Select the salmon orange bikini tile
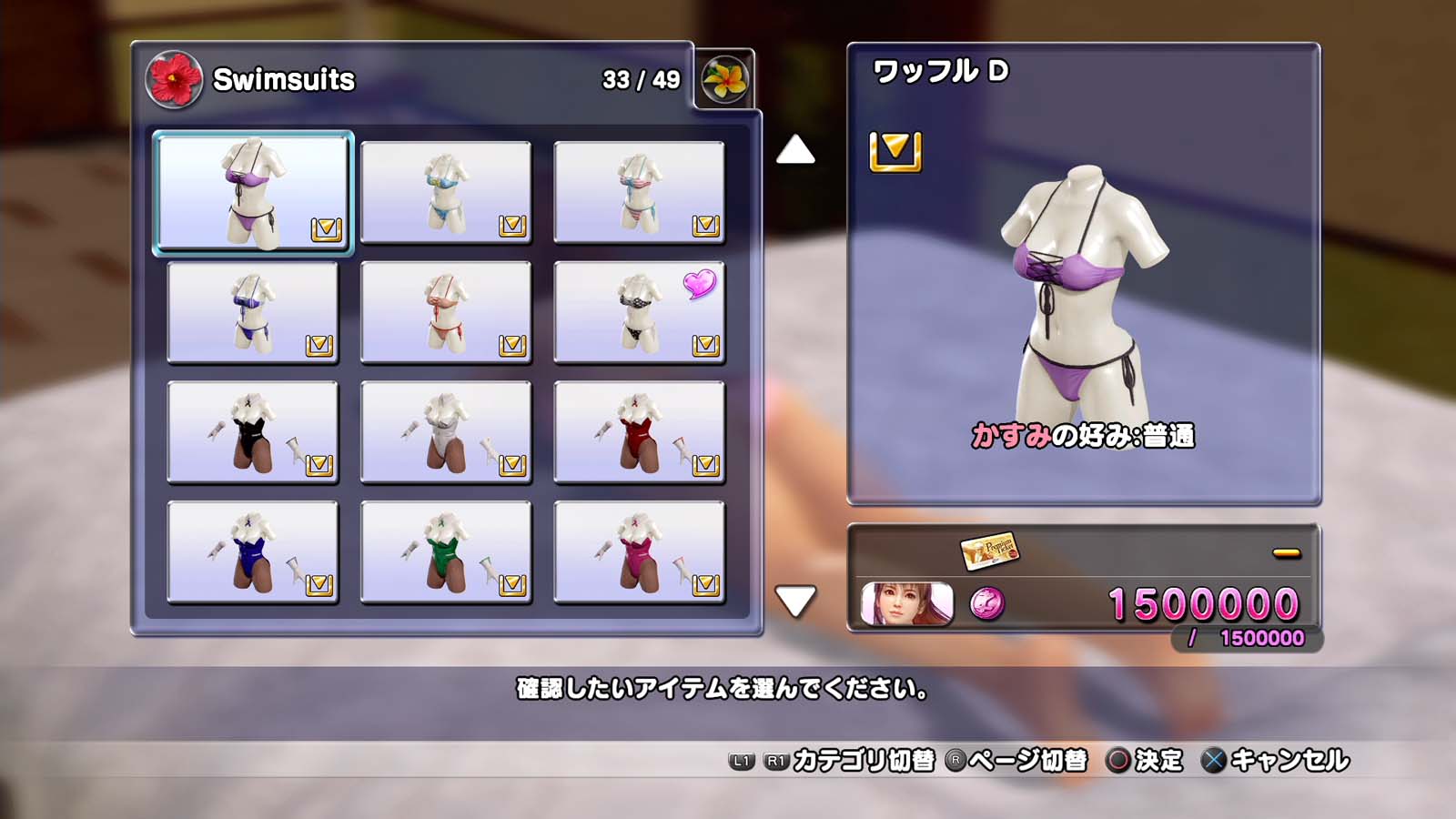This screenshot has width=1456, height=819. click(x=446, y=312)
